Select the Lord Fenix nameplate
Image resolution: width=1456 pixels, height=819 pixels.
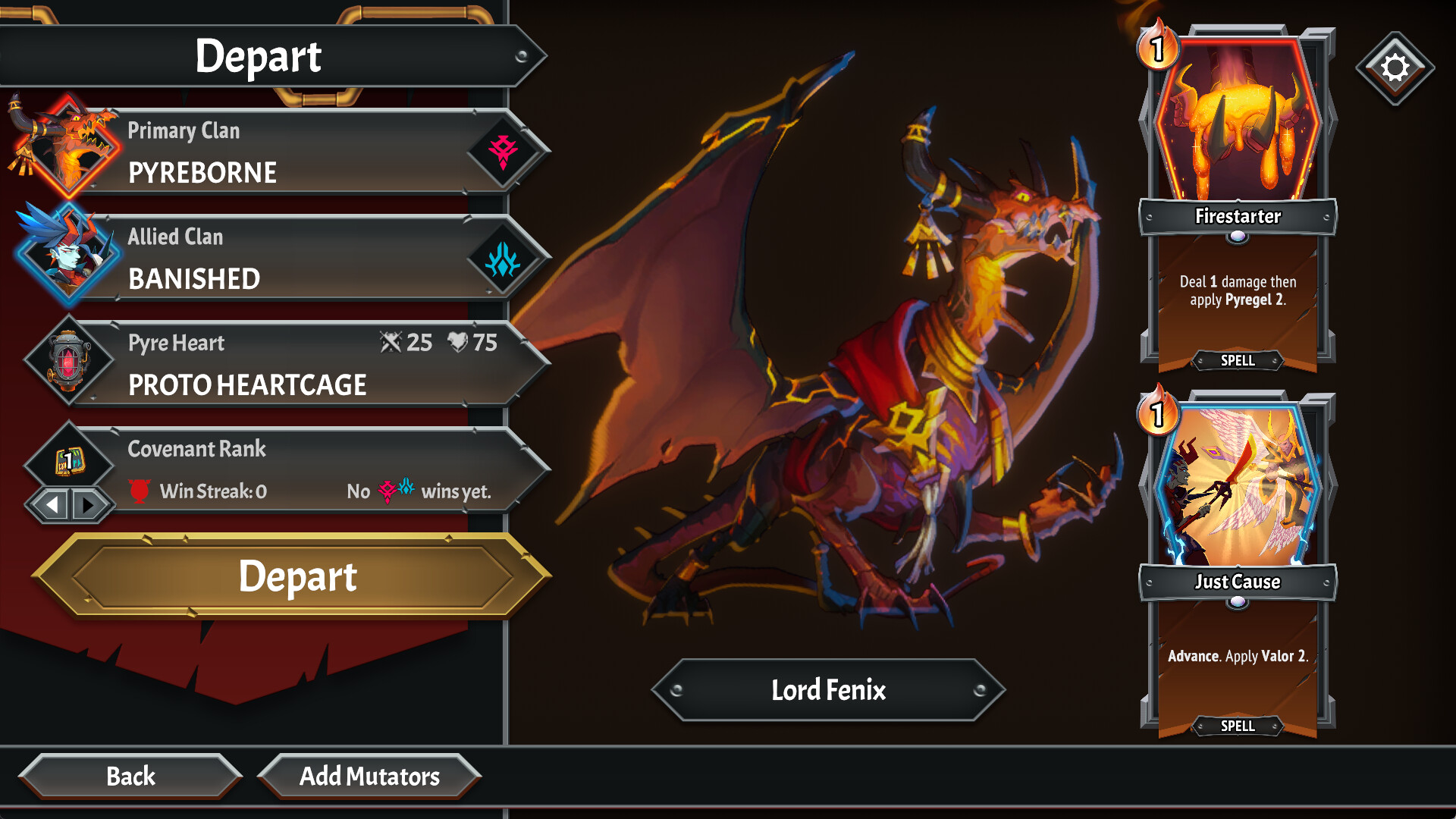(x=829, y=691)
